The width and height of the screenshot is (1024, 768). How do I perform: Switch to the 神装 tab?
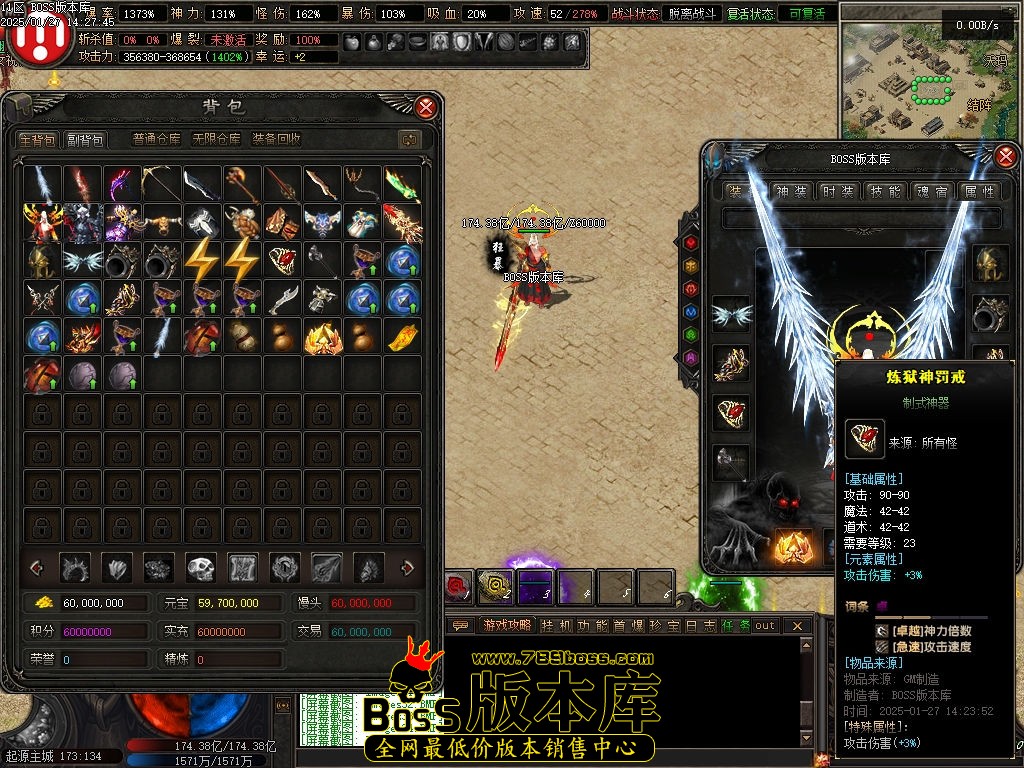click(x=790, y=191)
